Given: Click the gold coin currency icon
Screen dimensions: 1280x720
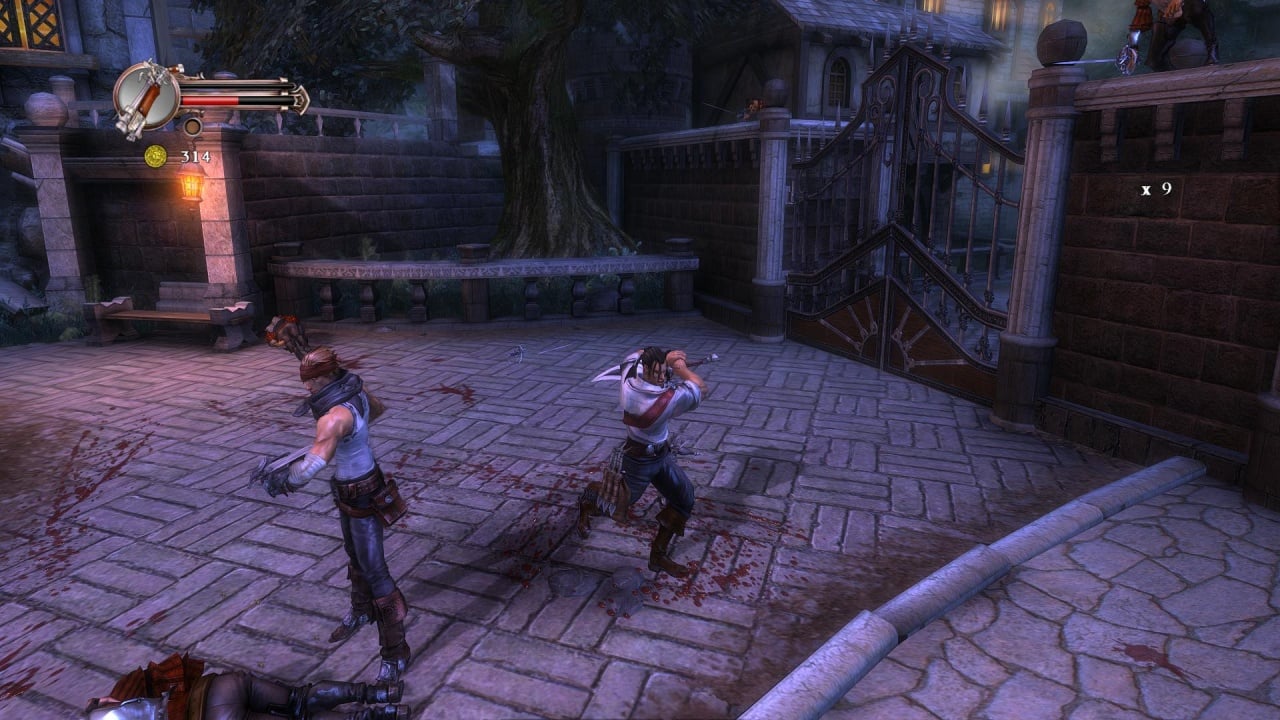Looking at the screenshot, I should [x=155, y=156].
